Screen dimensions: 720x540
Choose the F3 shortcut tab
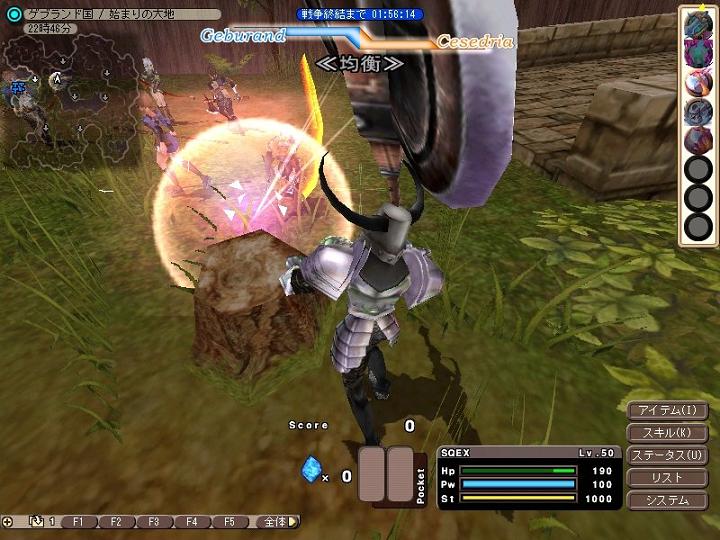[153, 522]
